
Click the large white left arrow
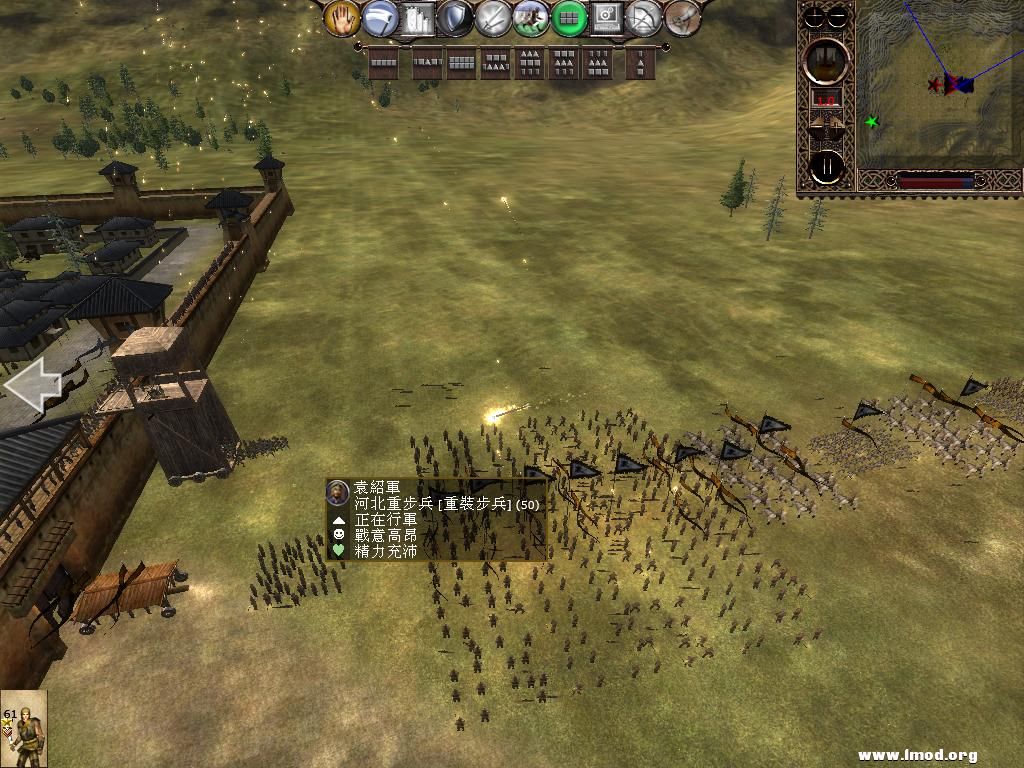[32, 385]
